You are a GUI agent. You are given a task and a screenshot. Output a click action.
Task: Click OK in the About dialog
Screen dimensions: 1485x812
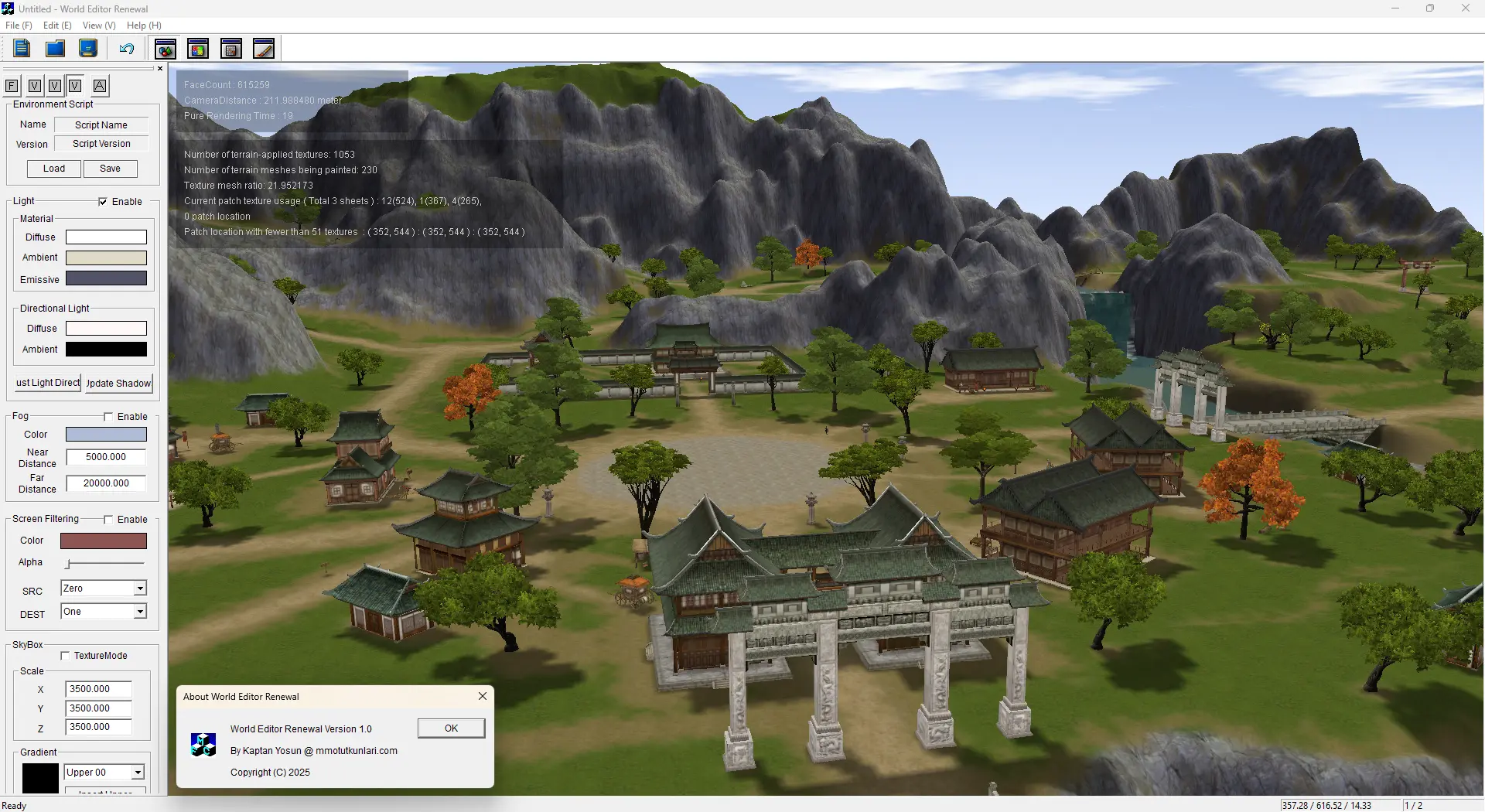pos(450,728)
